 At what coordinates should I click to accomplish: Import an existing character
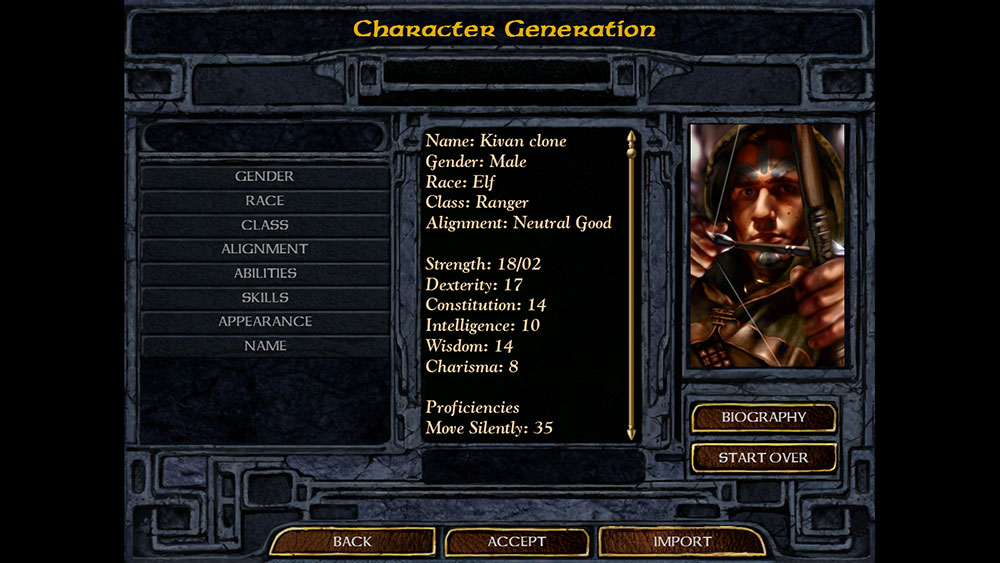pyautogui.click(x=682, y=542)
